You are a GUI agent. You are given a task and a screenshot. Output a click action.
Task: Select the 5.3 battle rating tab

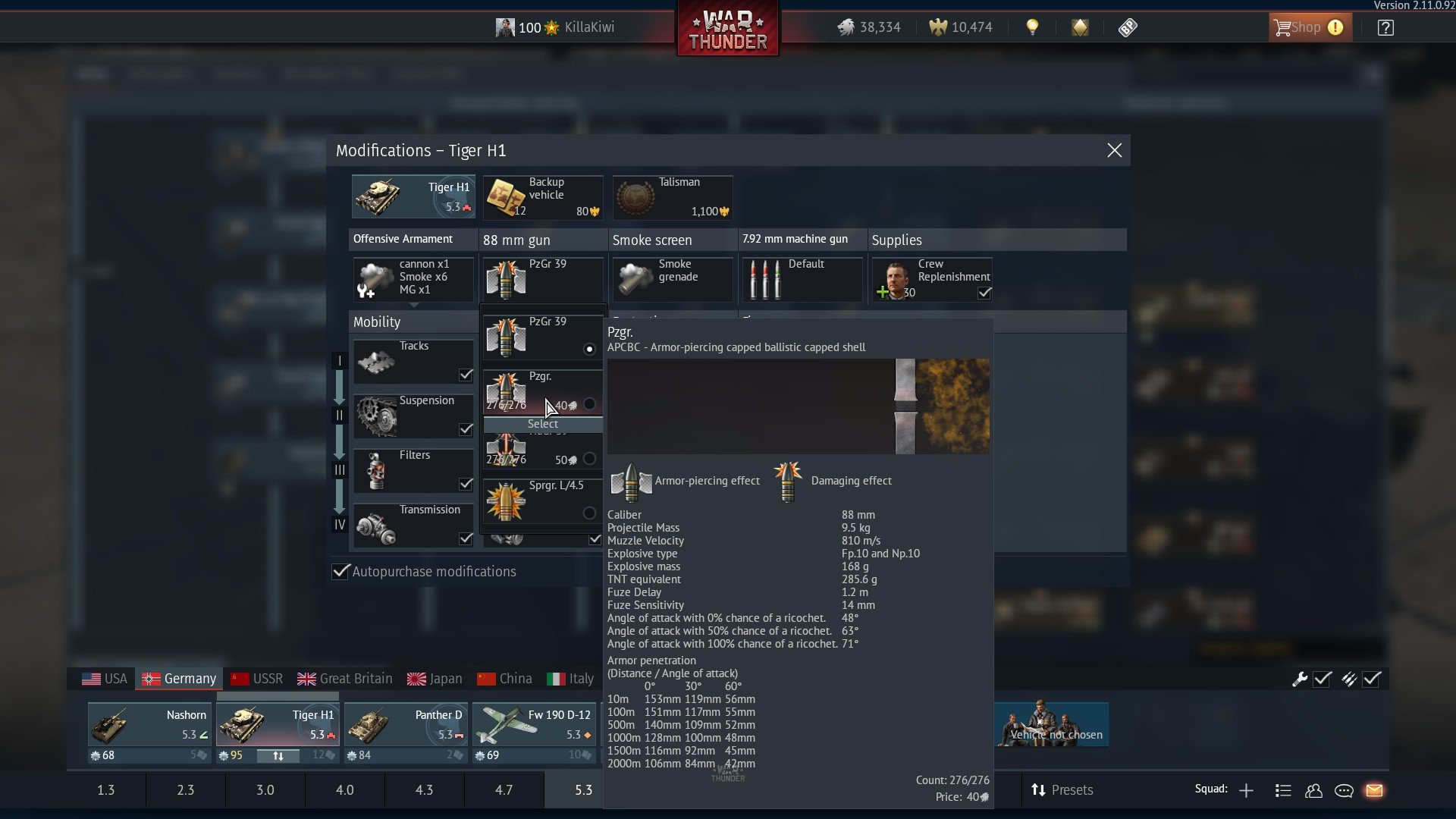(581, 789)
